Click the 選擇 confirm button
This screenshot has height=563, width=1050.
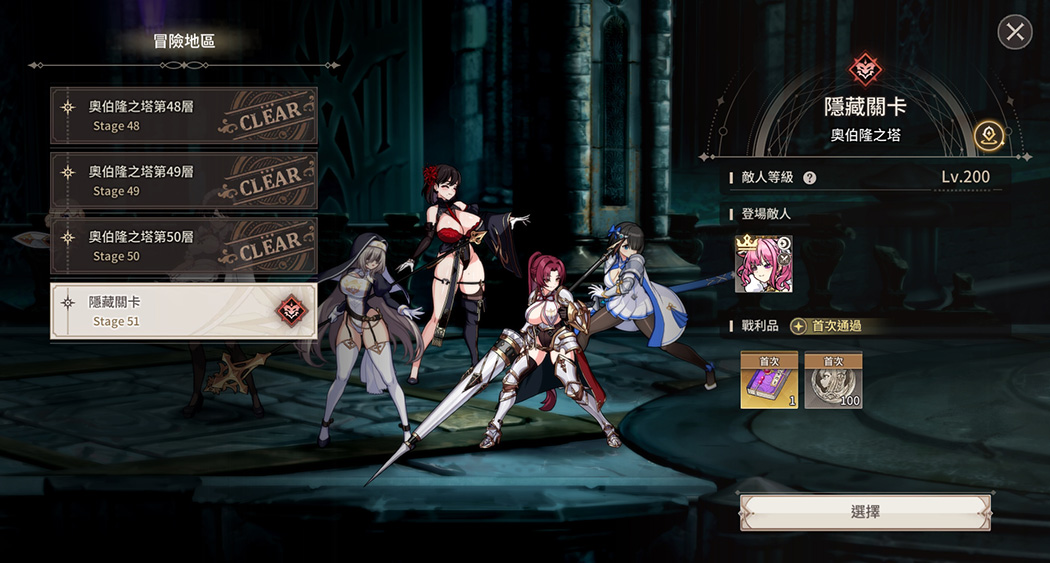(865, 512)
